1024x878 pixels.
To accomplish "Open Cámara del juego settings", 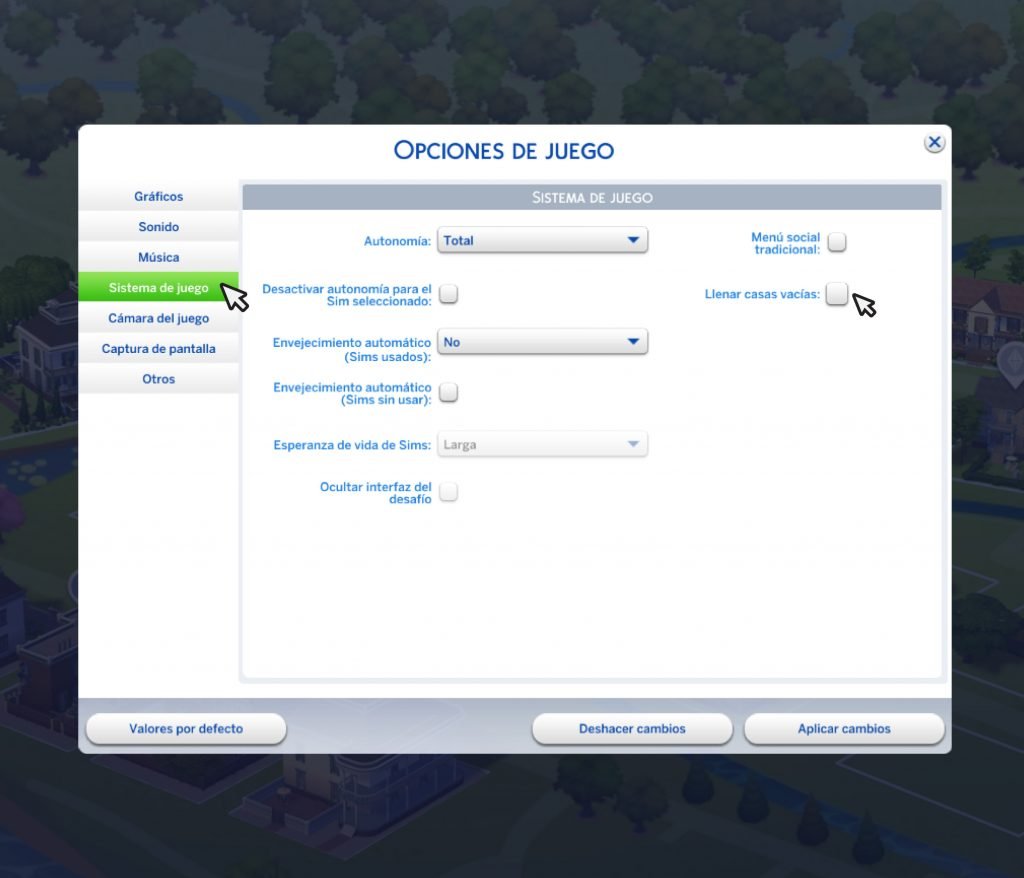I will pos(159,319).
